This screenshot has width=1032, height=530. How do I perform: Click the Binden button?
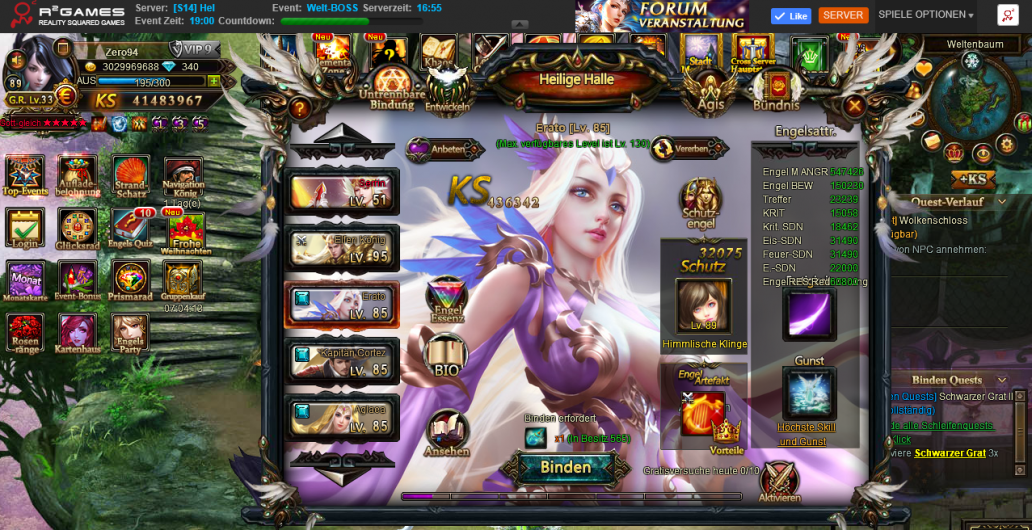pos(565,467)
